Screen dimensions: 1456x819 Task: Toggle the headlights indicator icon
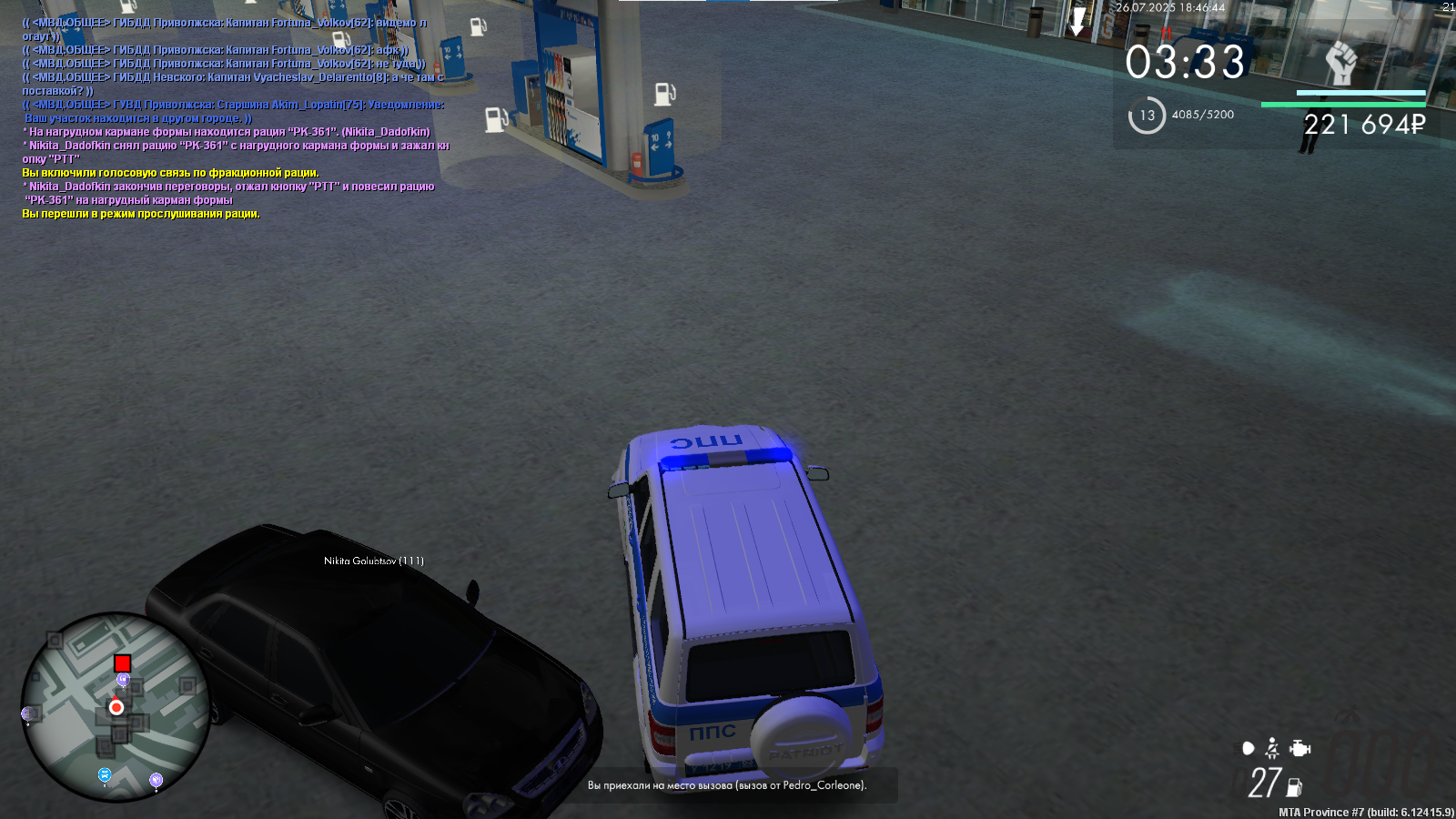[x=1248, y=749]
